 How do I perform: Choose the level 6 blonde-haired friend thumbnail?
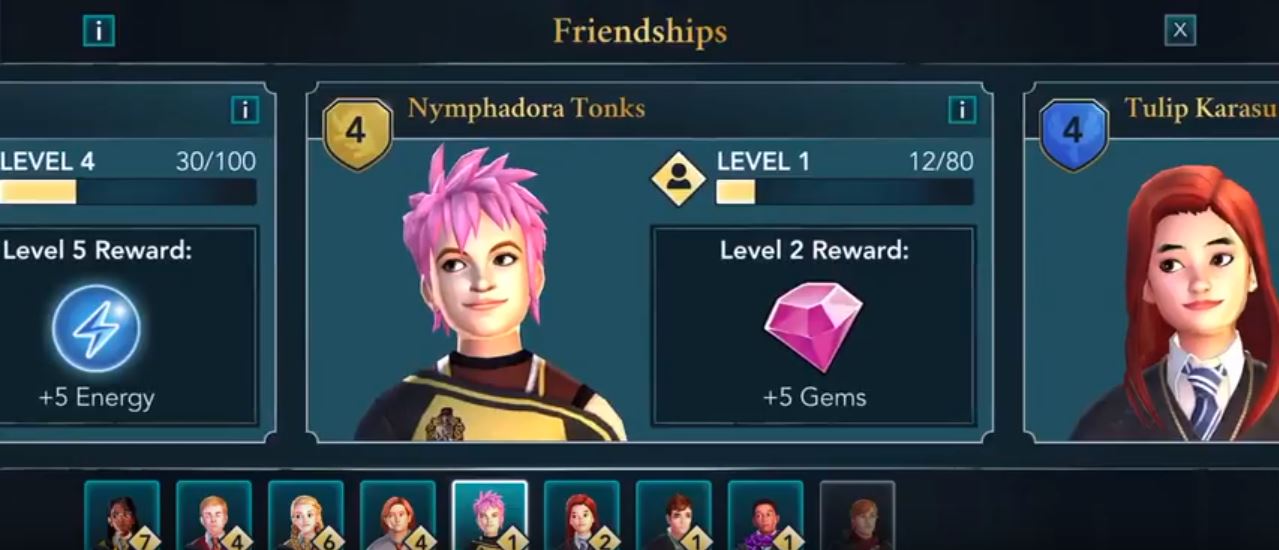click(306, 516)
